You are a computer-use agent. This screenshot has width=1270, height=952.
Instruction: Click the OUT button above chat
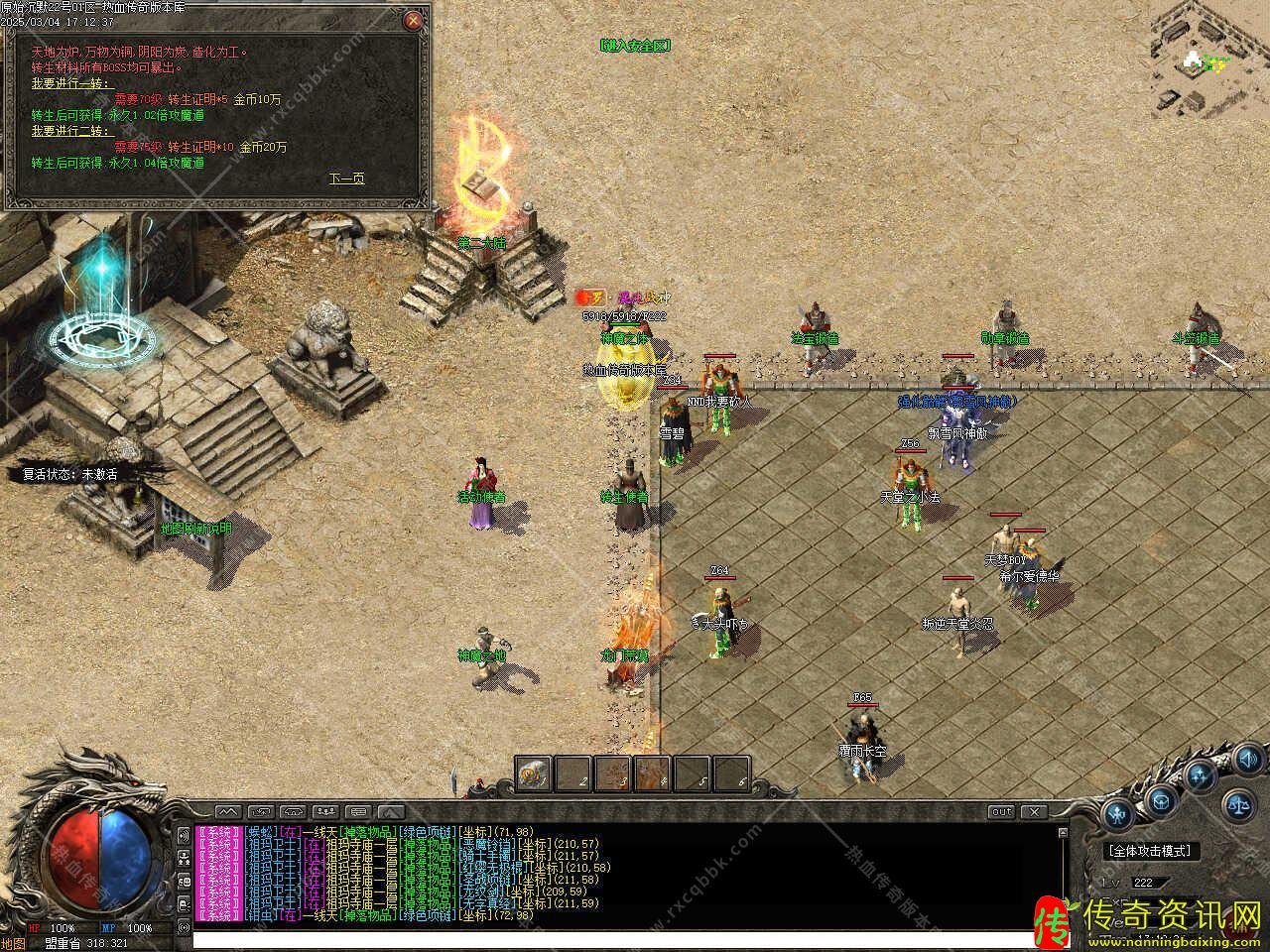pos(1002,812)
